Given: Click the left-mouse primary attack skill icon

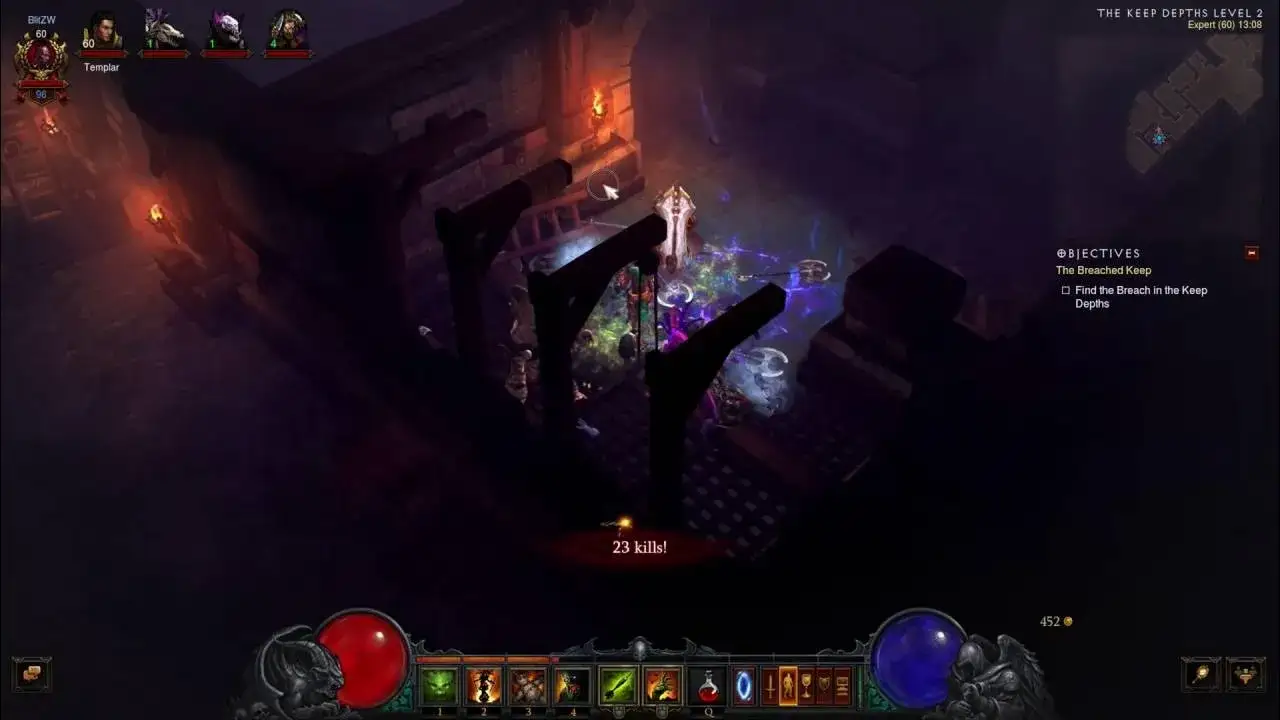Looking at the screenshot, I should coord(618,685).
